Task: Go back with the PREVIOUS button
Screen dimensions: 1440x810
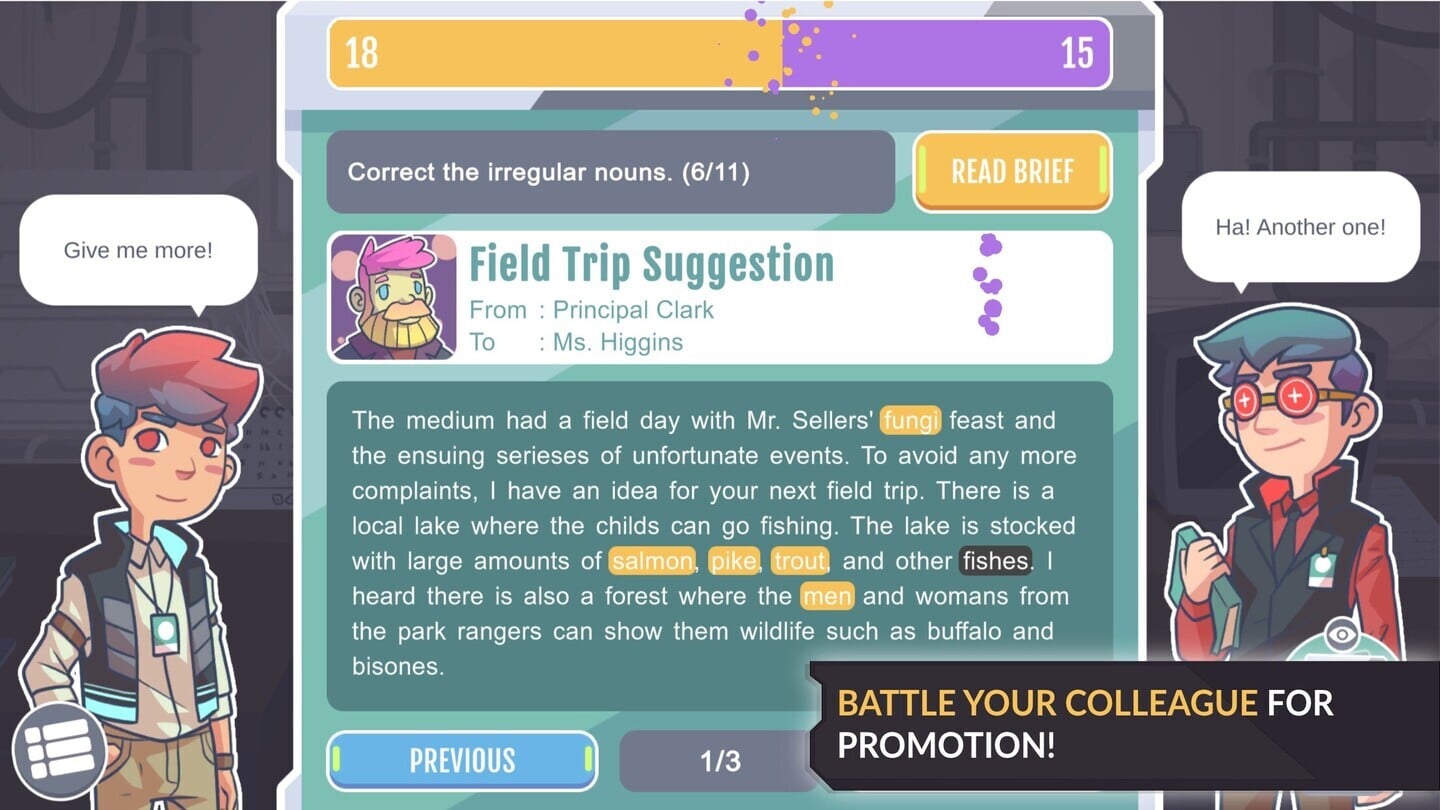Action: pos(462,761)
